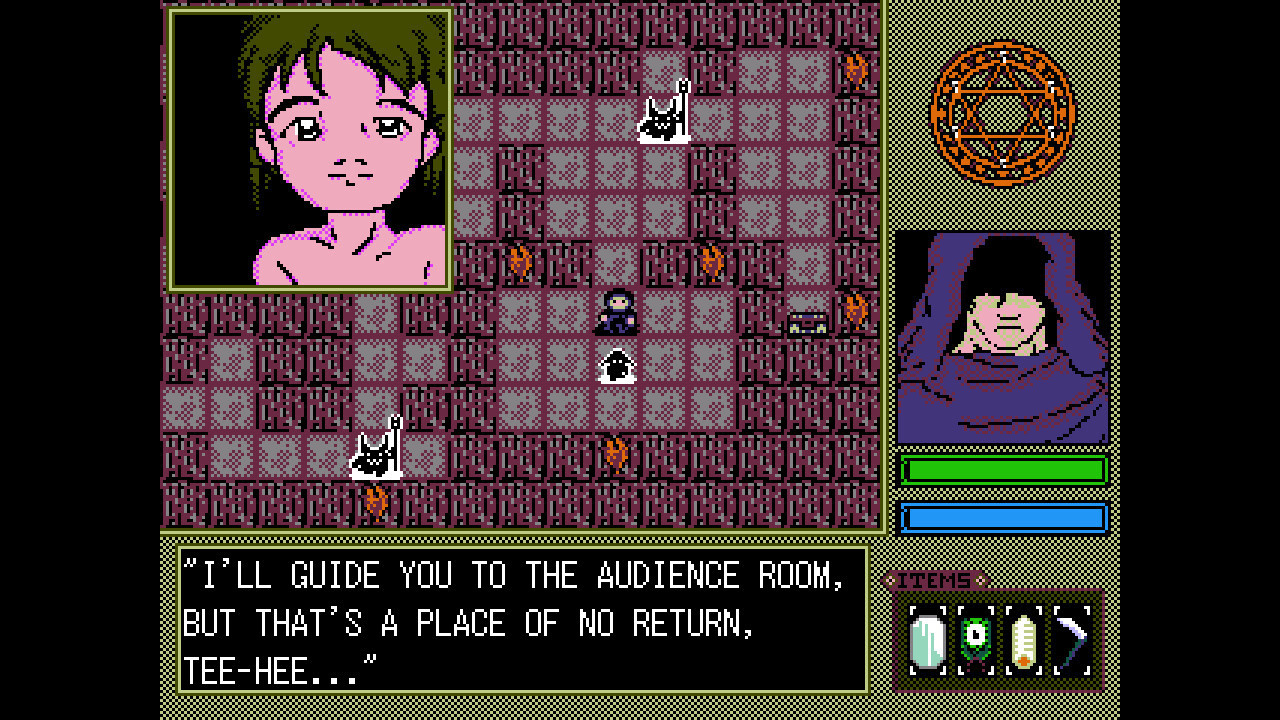Select the green eye amulet item

click(x=975, y=641)
